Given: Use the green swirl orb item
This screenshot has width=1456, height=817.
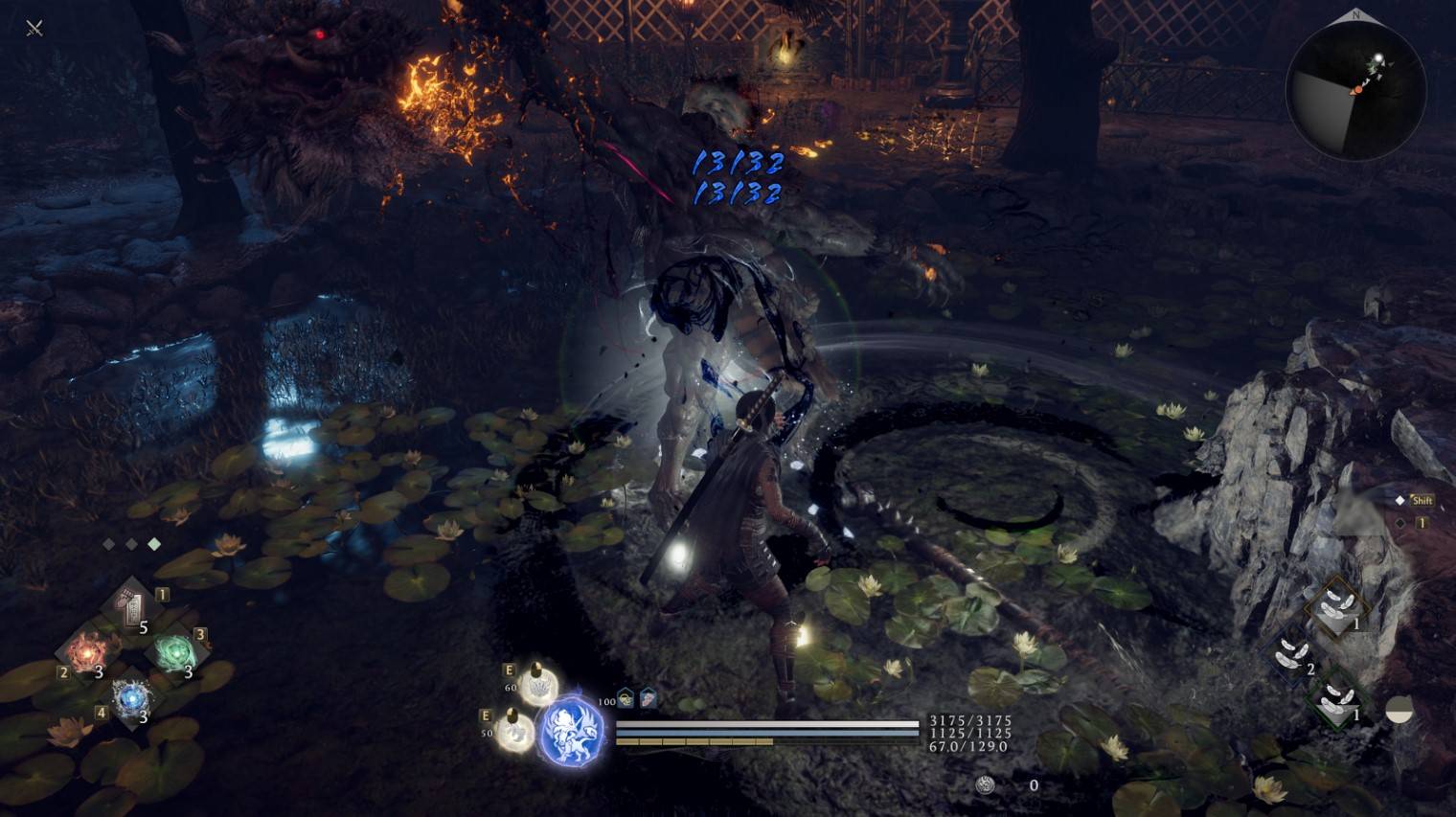Looking at the screenshot, I should click(174, 652).
